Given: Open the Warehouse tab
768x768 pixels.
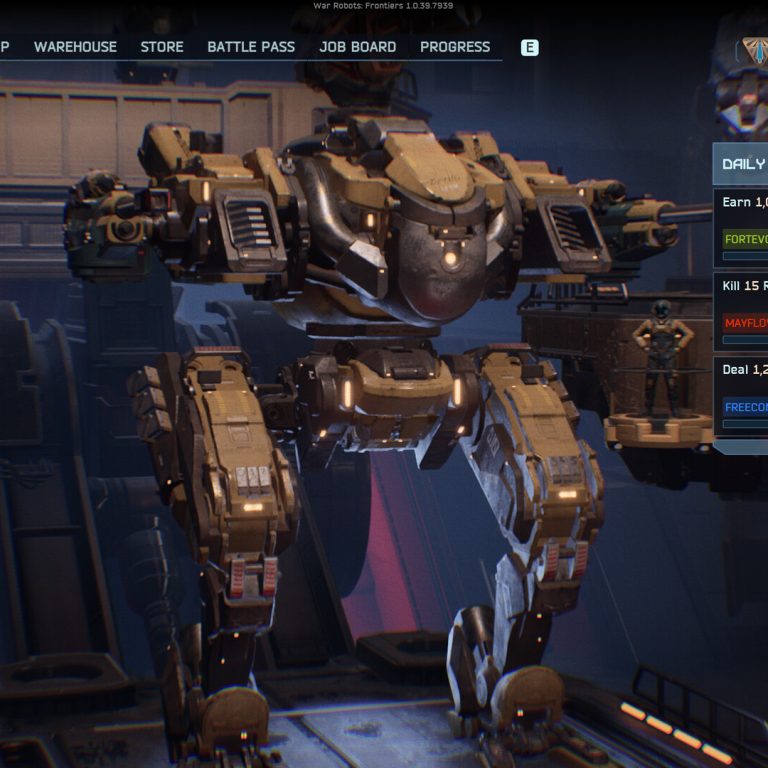Looking at the screenshot, I should tap(75, 47).
